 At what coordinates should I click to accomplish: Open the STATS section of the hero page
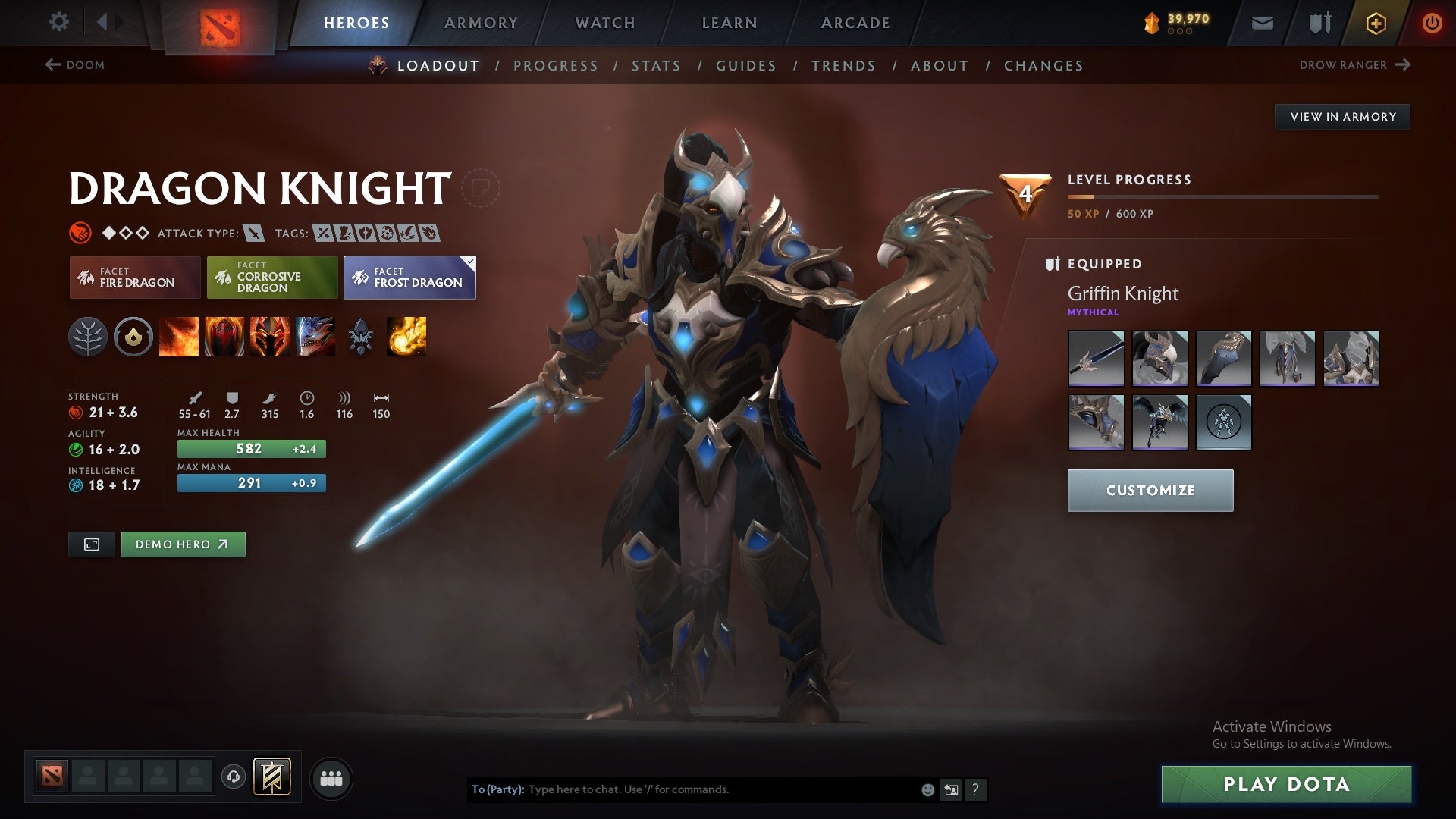(656, 66)
